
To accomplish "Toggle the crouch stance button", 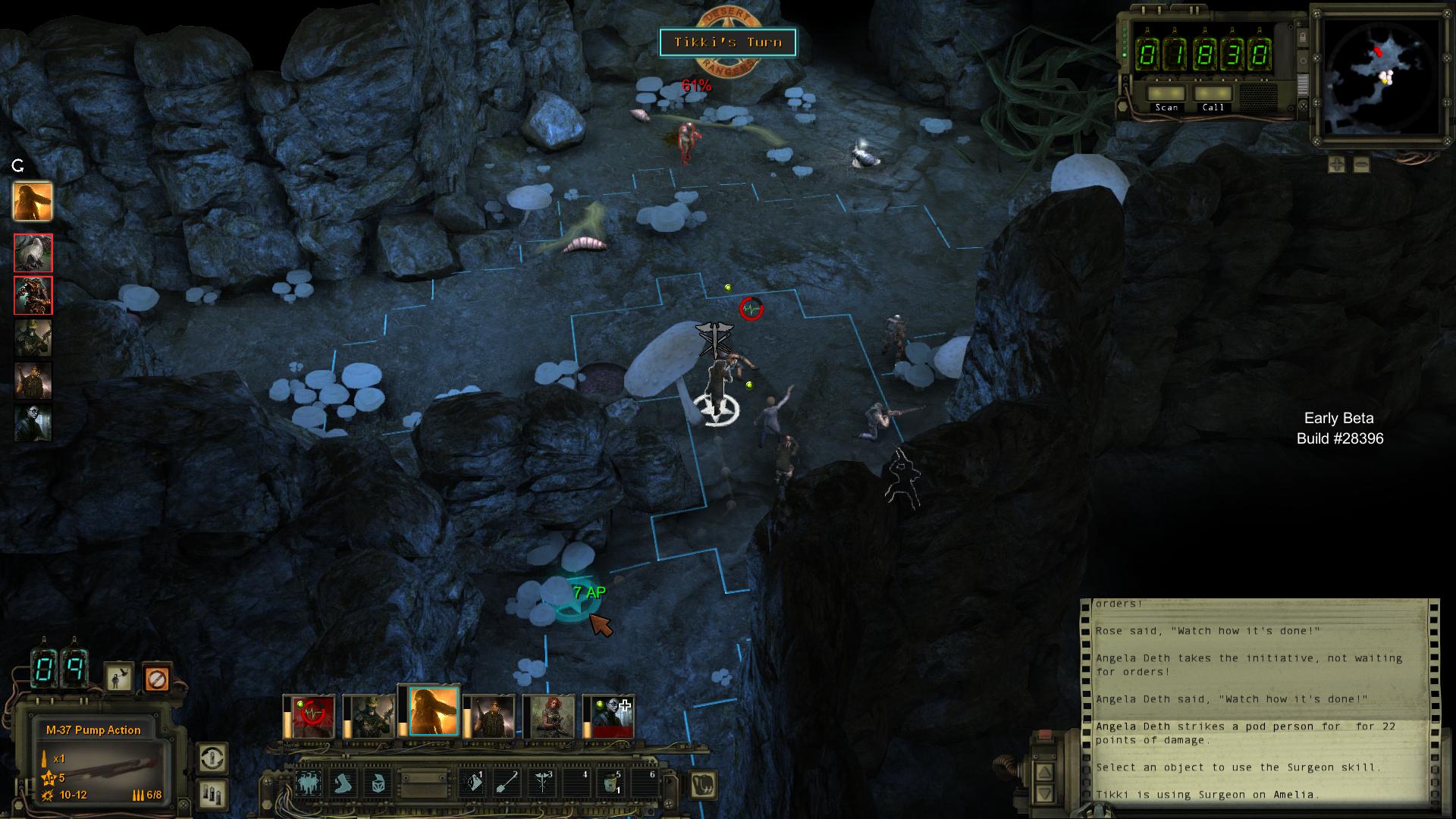I will pos(119,677).
